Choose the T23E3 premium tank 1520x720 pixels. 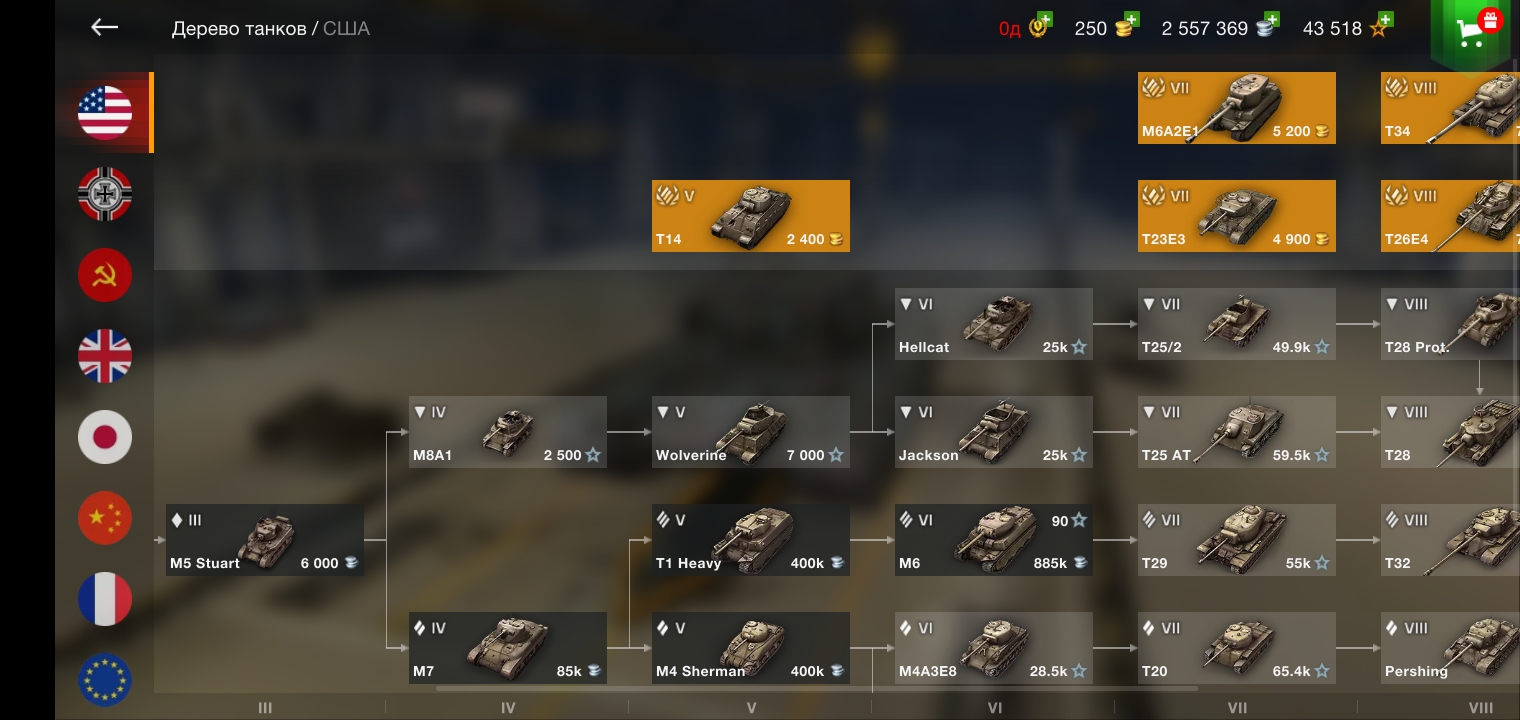point(1236,216)
